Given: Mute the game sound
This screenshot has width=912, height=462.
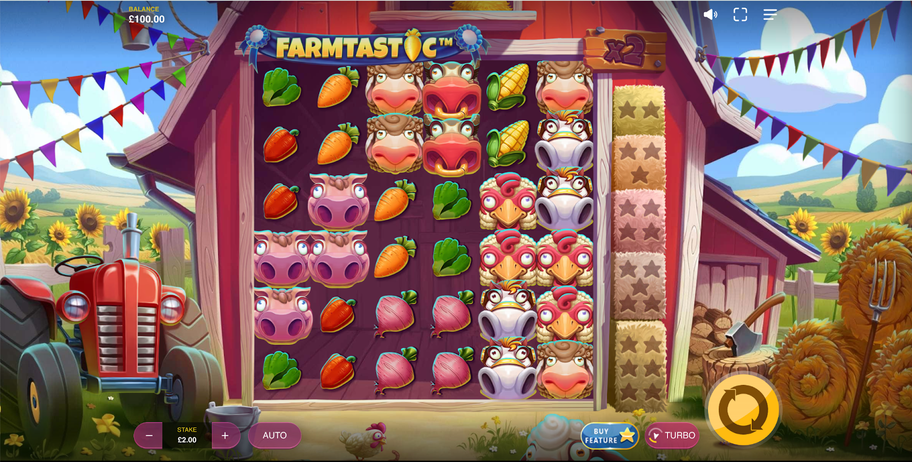Looking at the screenshot, I should pyautogui.click(x=710, y=15).
